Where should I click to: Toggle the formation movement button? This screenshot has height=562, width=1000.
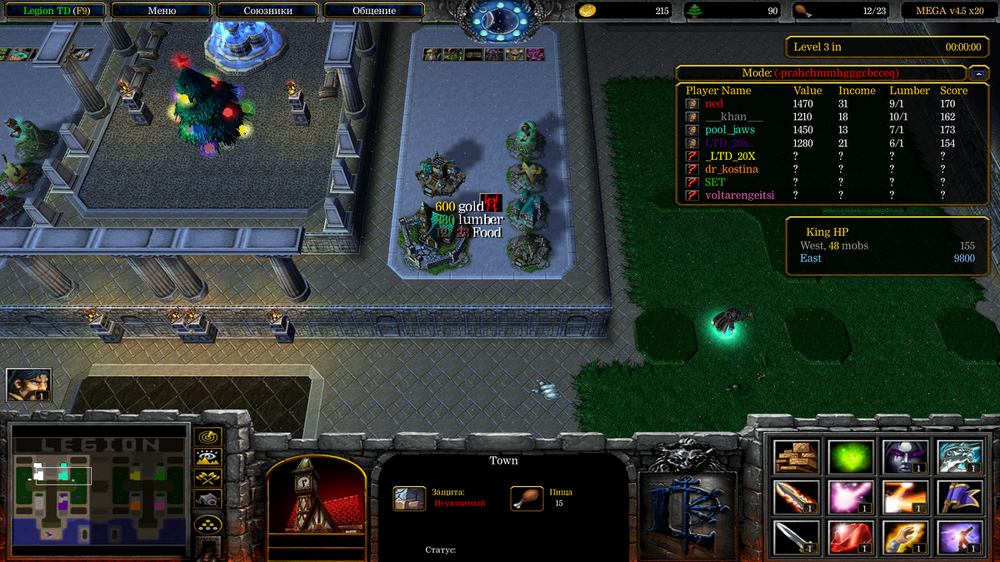tap(208, 524)
